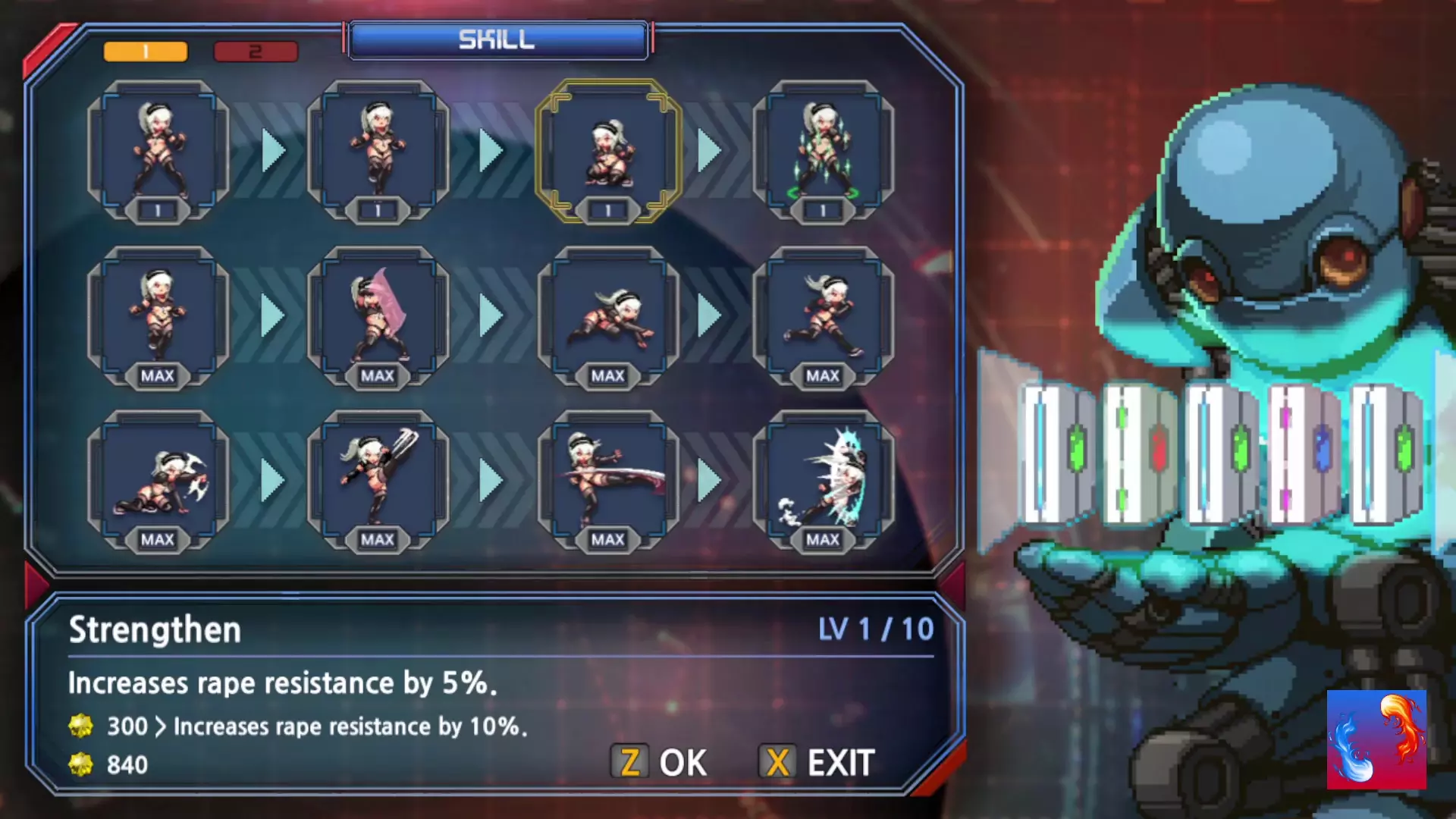Pick the red sweeping slash kick skill
The image size is (1456, 819).
pos(608,481)
